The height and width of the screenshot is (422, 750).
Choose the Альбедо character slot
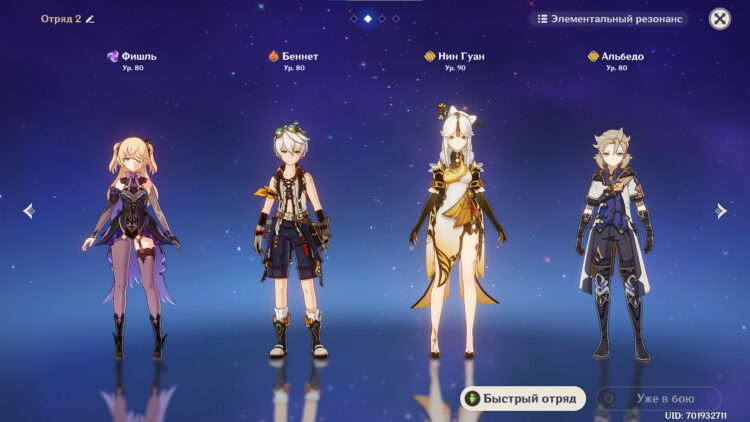tap(614, 240)
